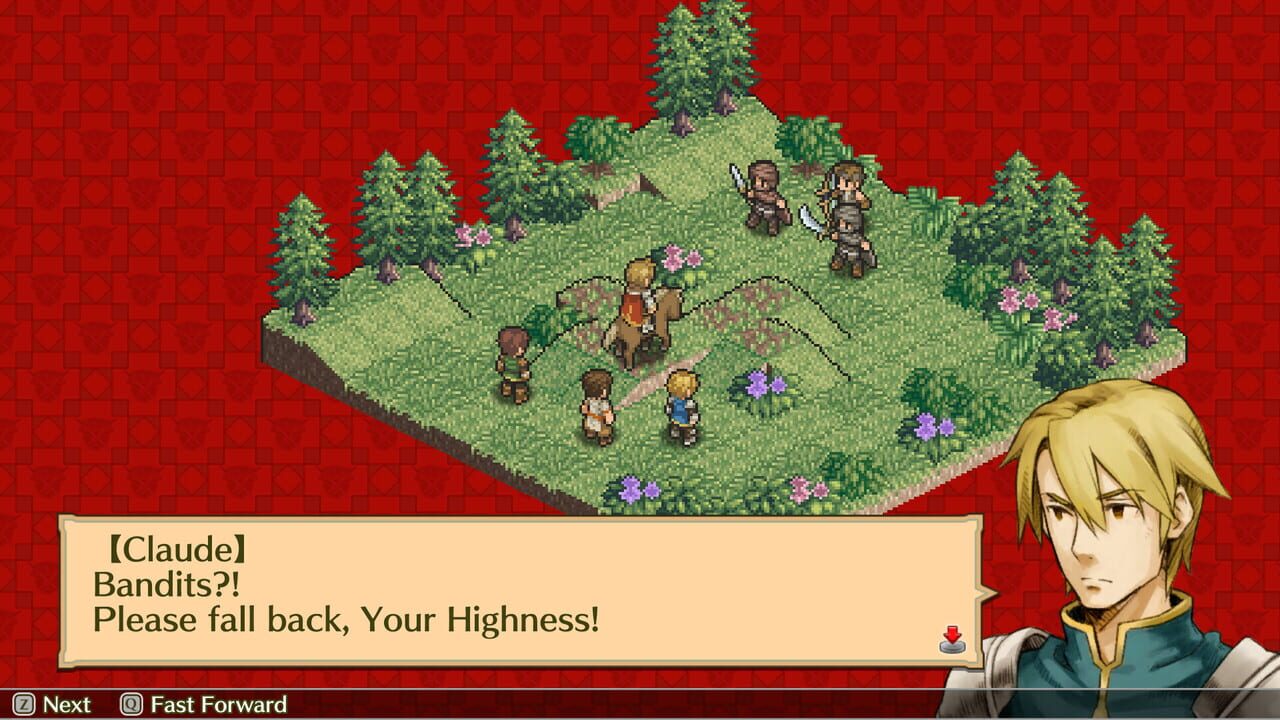Click the bottom status bar
The width and height of the screenshot is (1280, 720).
click(640, 705)
